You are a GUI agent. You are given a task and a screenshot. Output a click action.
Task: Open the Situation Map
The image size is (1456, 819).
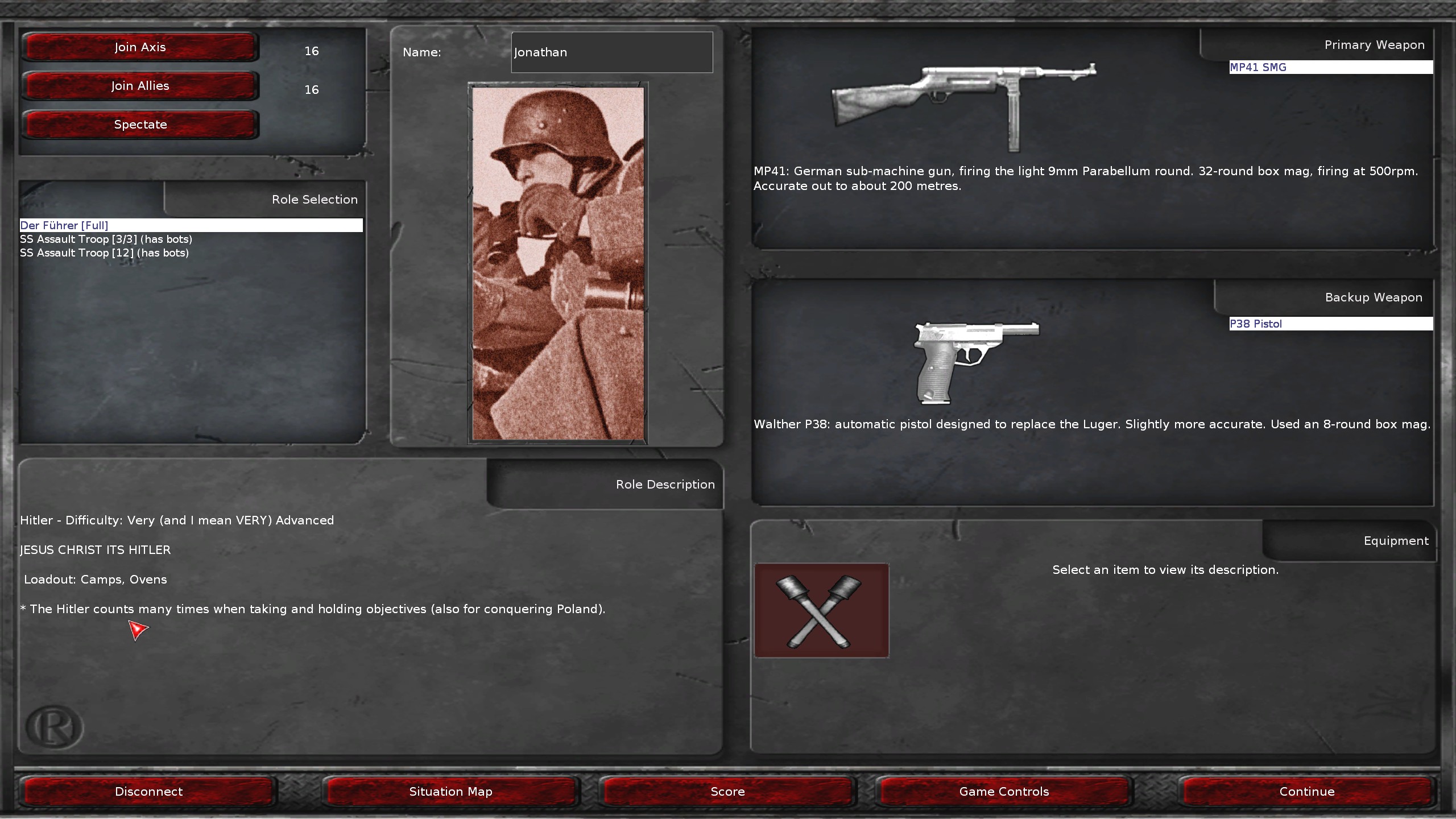(451, 791)
